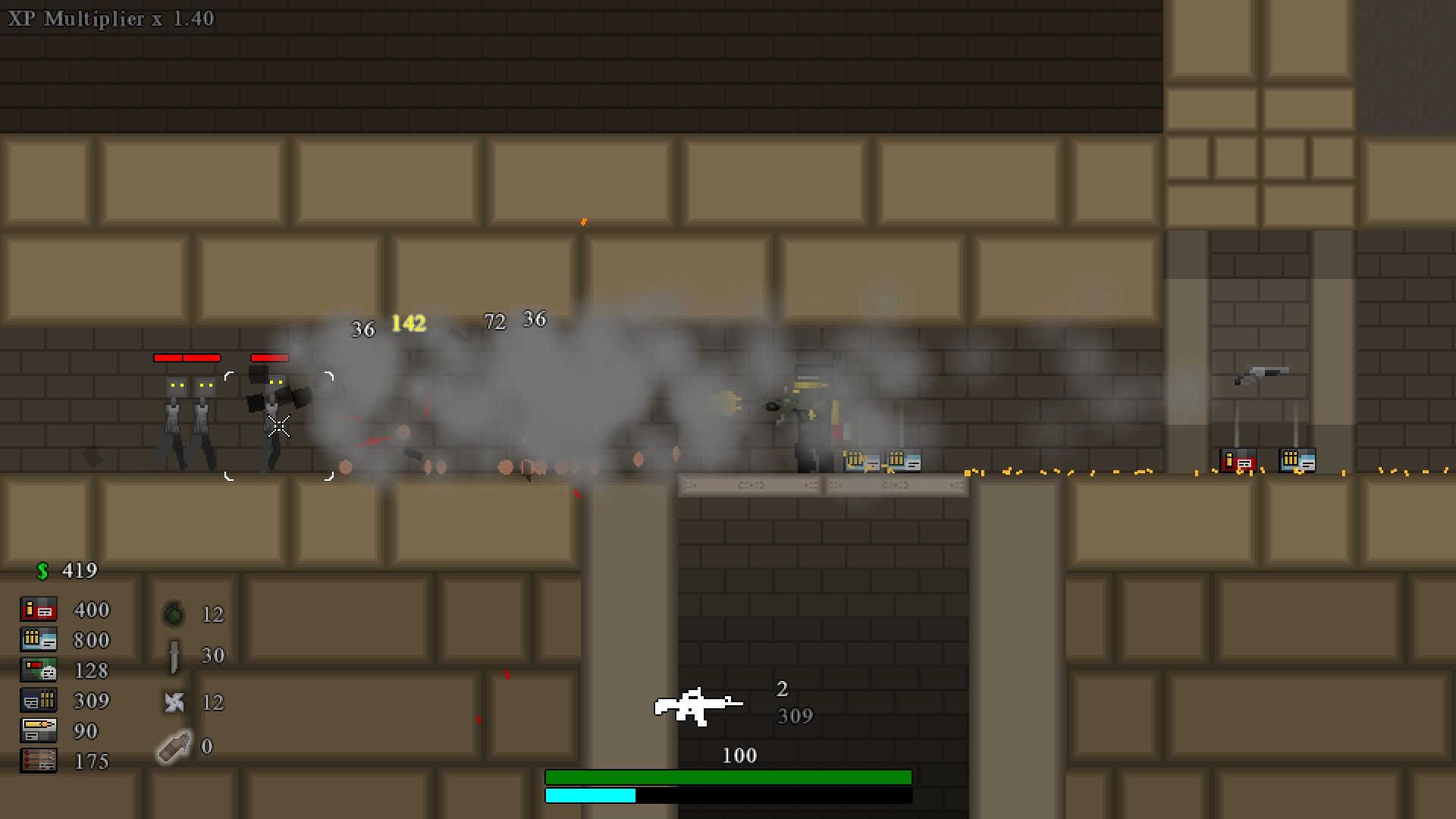Click the red ammo crate pickup on the floor
This screenshot has width=1456, height=819.
point(1238,460)
